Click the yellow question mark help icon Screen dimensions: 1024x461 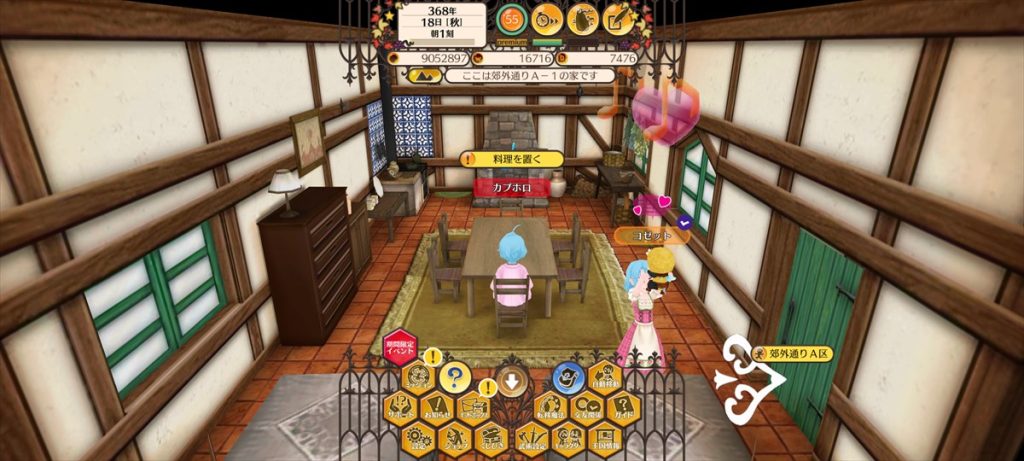click(455, 378)
